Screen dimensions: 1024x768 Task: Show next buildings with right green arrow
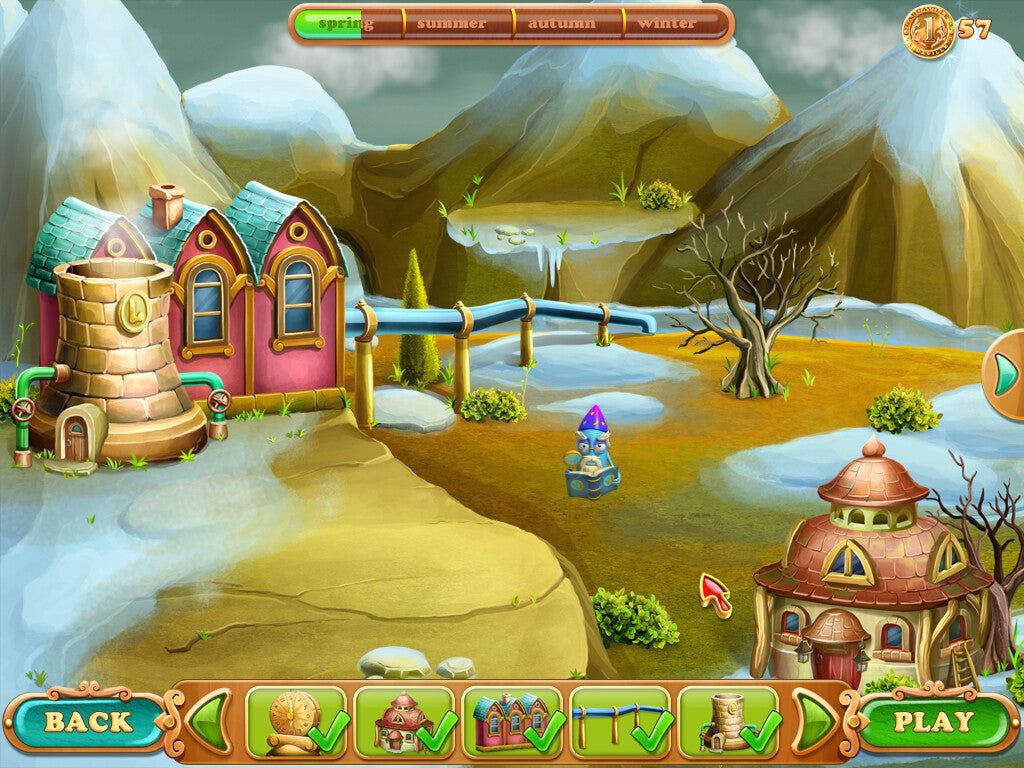point(817,721)
